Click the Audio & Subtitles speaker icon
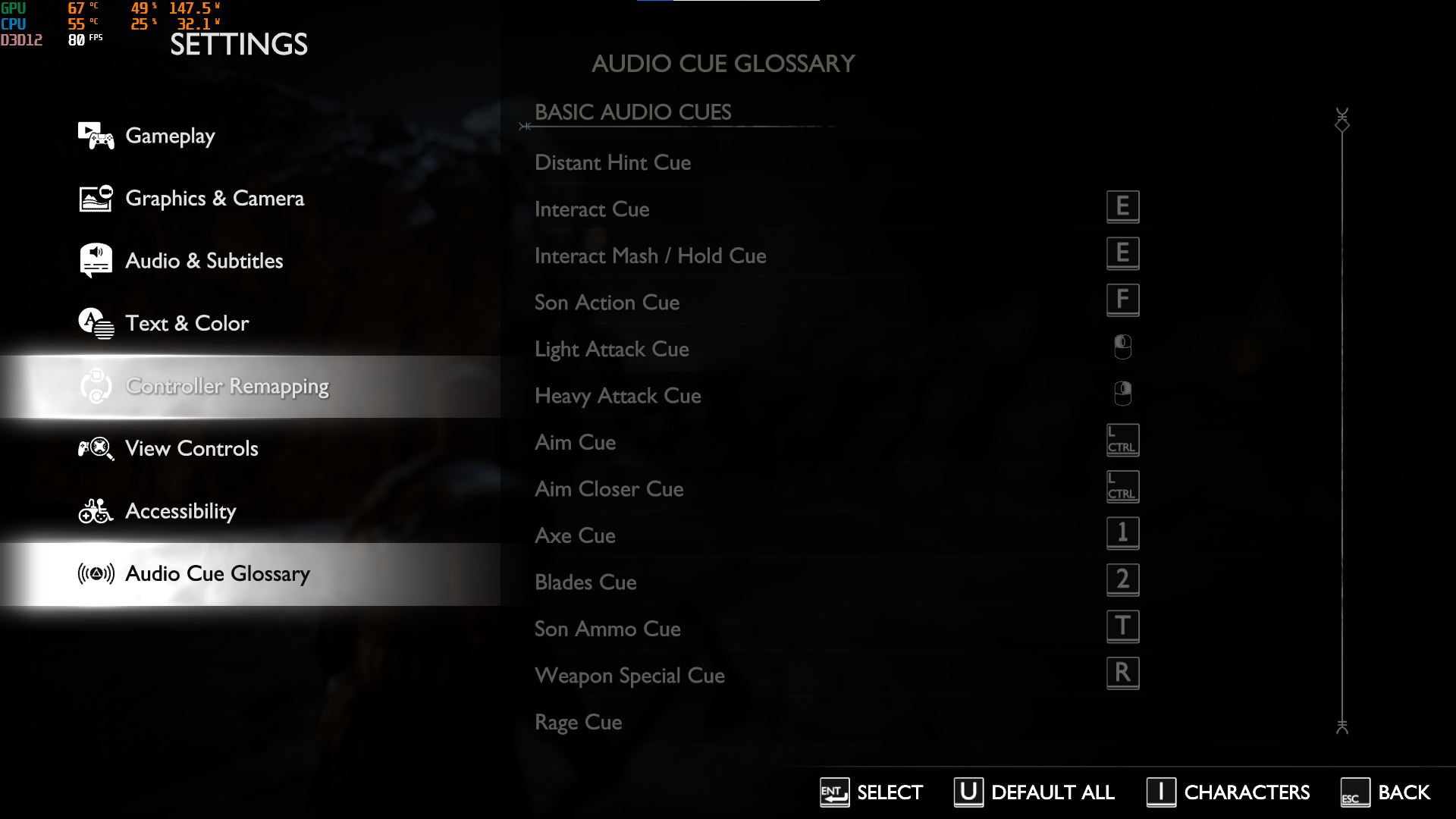 96,260
